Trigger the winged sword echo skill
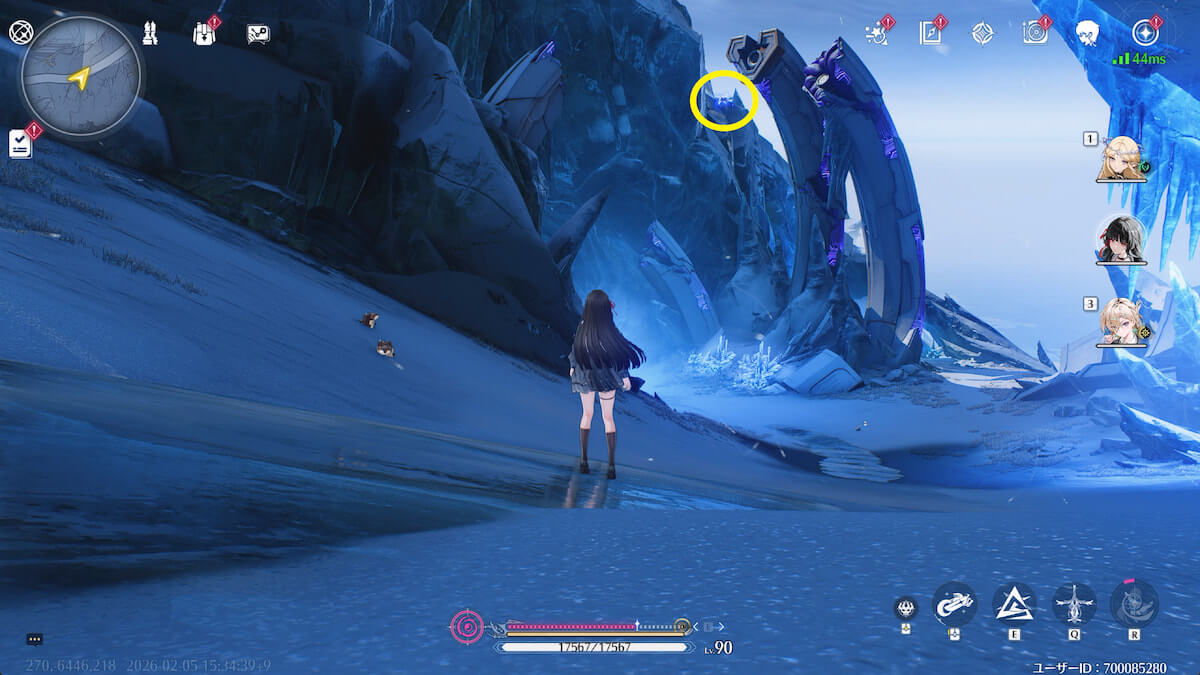Viewport: 1200px width, 675px height. pyautogui.click(x=1074, y=604)
